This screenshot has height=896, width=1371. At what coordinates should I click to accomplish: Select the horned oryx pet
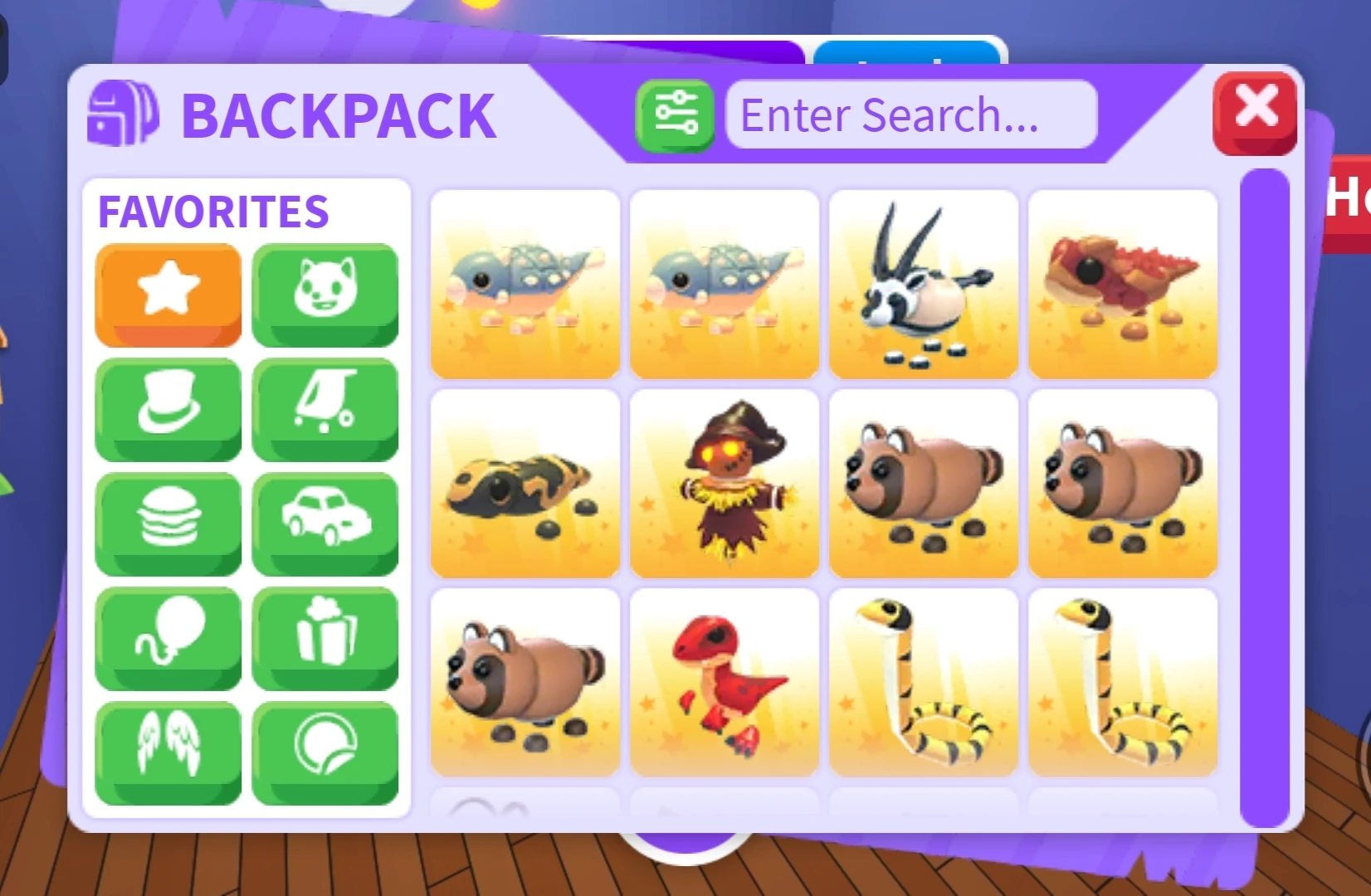click(x=924, y=284)
